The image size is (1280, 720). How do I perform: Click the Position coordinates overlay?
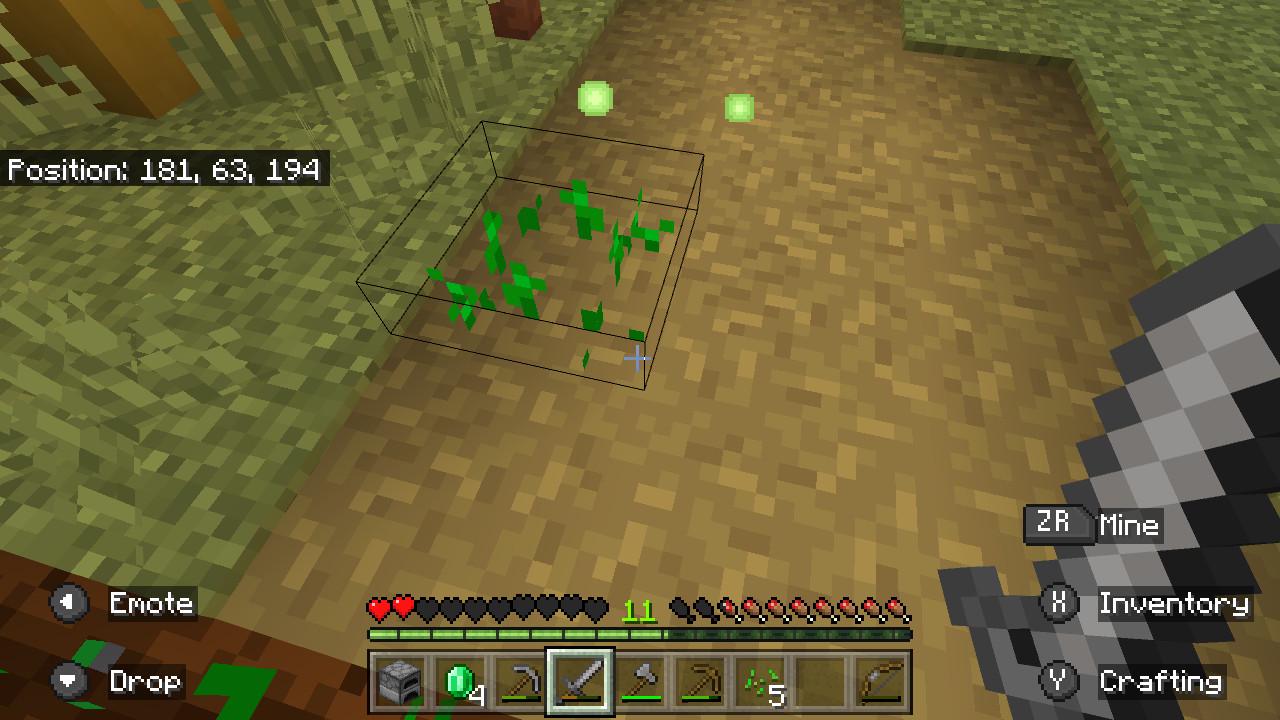(167, 170)
